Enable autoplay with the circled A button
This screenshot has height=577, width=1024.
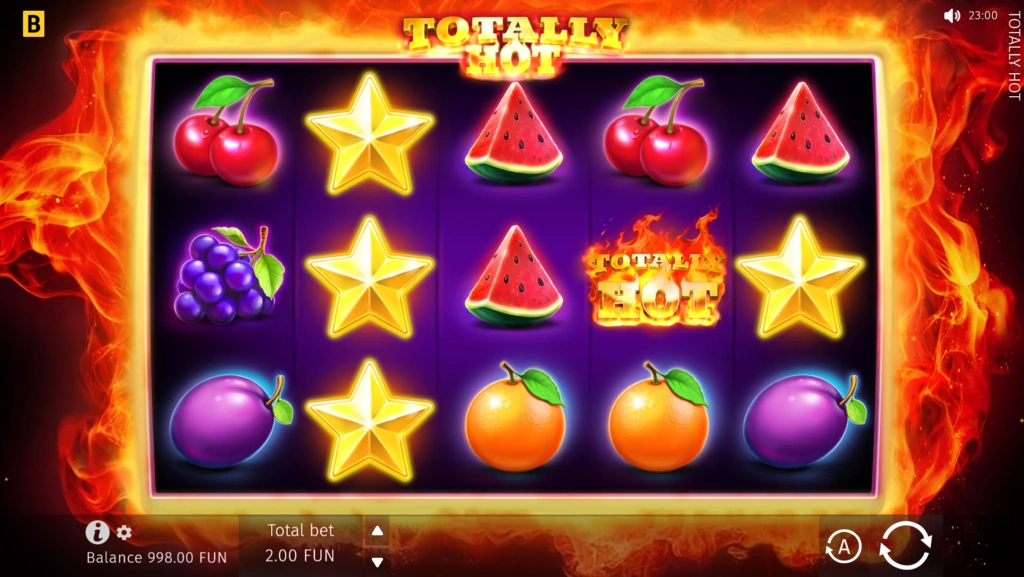[x=843, y=546]
